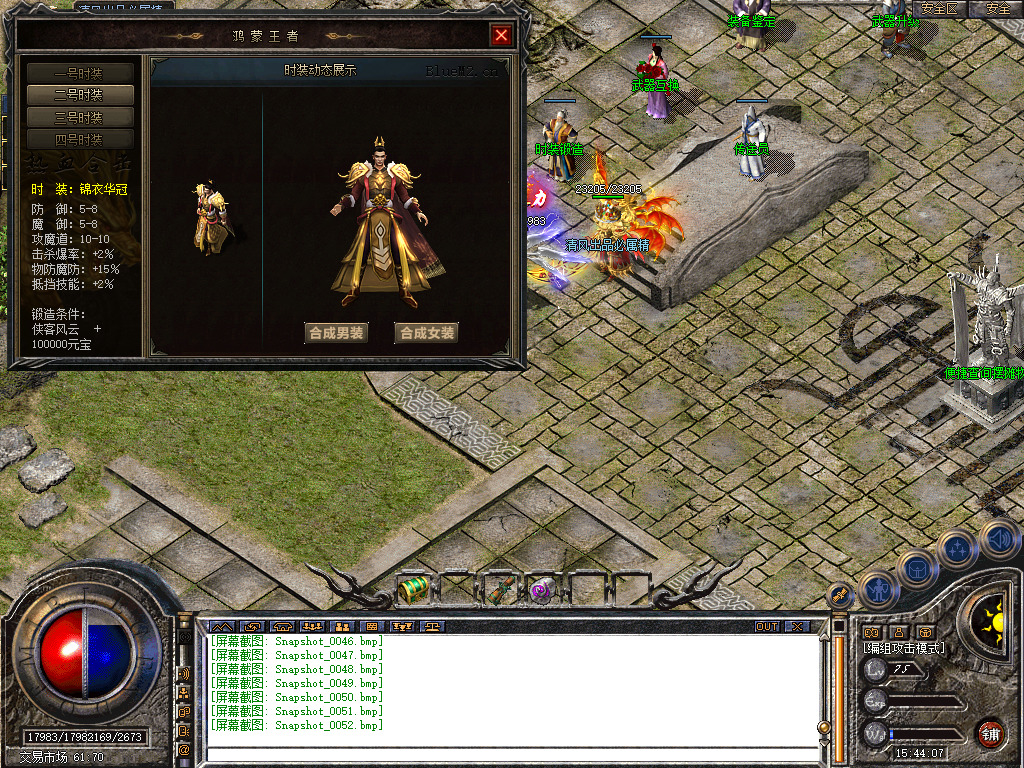
Task: Click the 合成男装 synthesize button
Action: coord(336,333)
